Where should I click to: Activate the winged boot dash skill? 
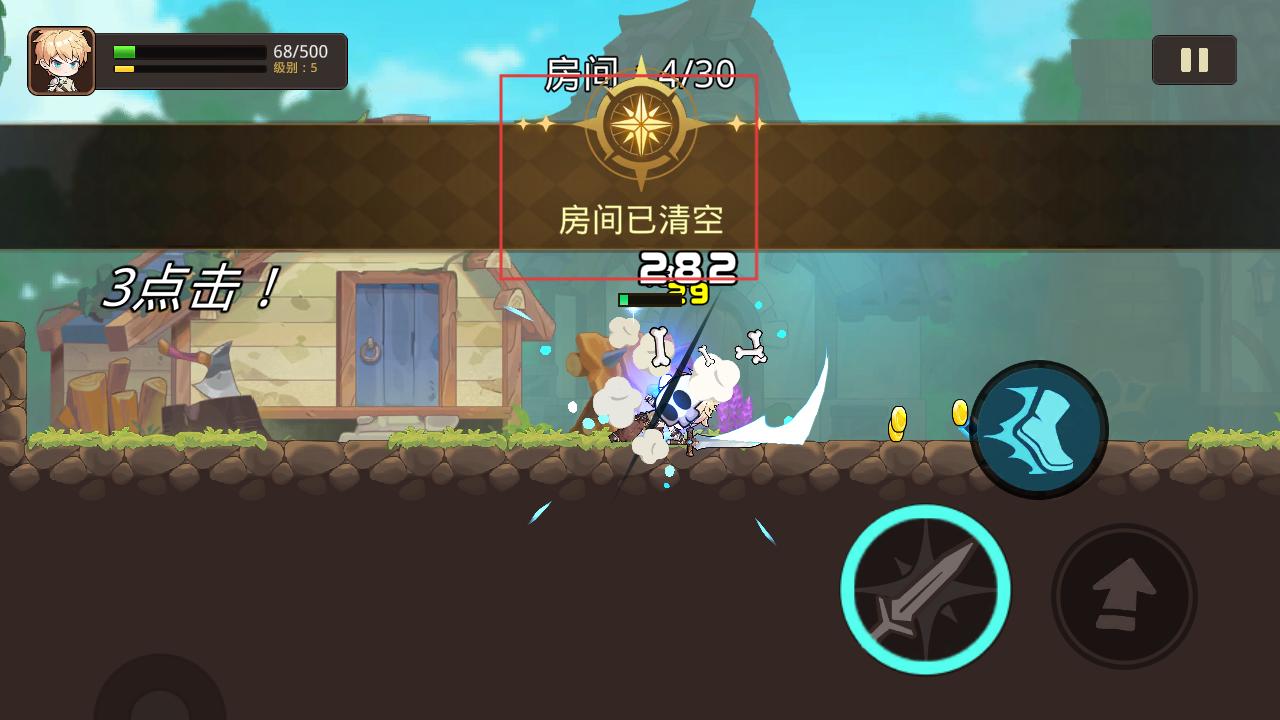tap(1039, 430)
